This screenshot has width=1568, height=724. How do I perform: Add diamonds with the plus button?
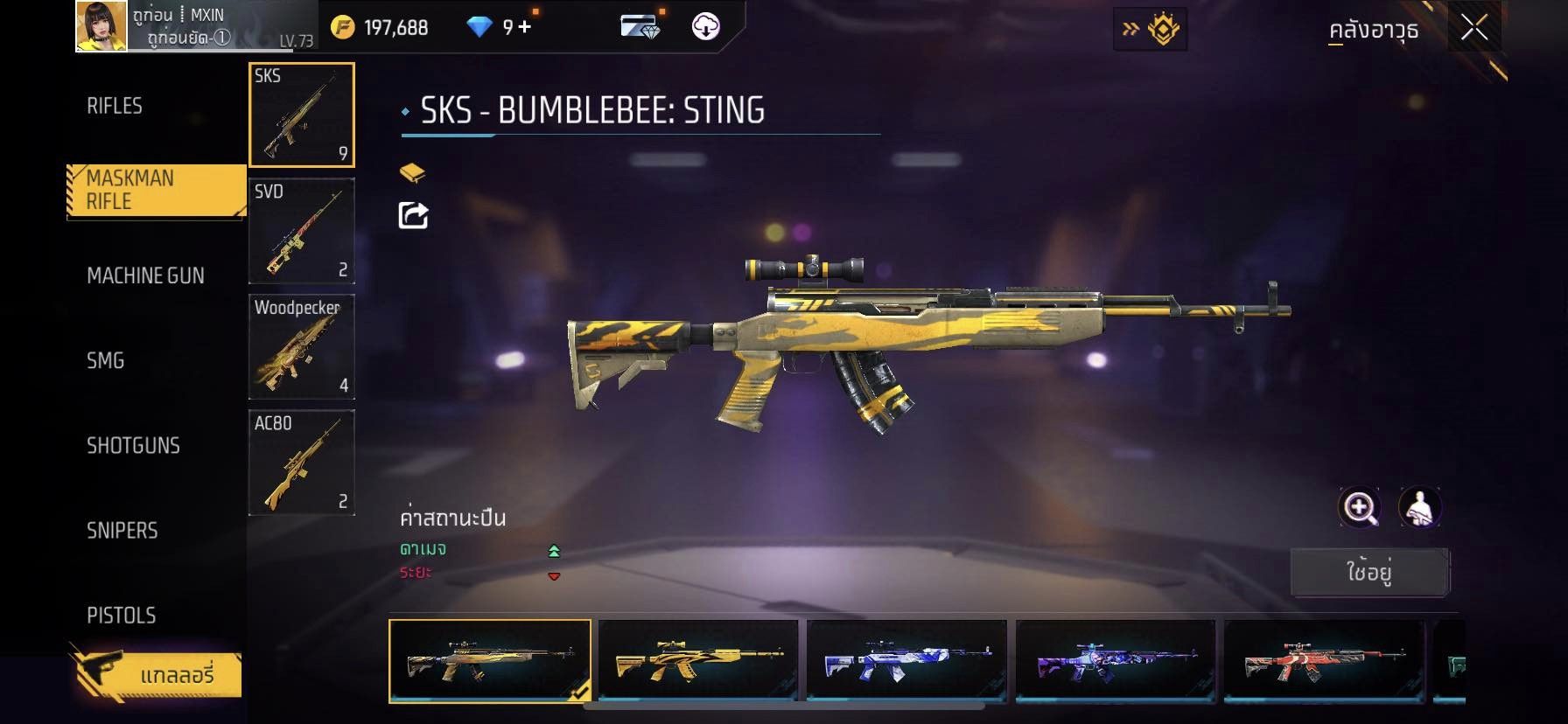524,27
